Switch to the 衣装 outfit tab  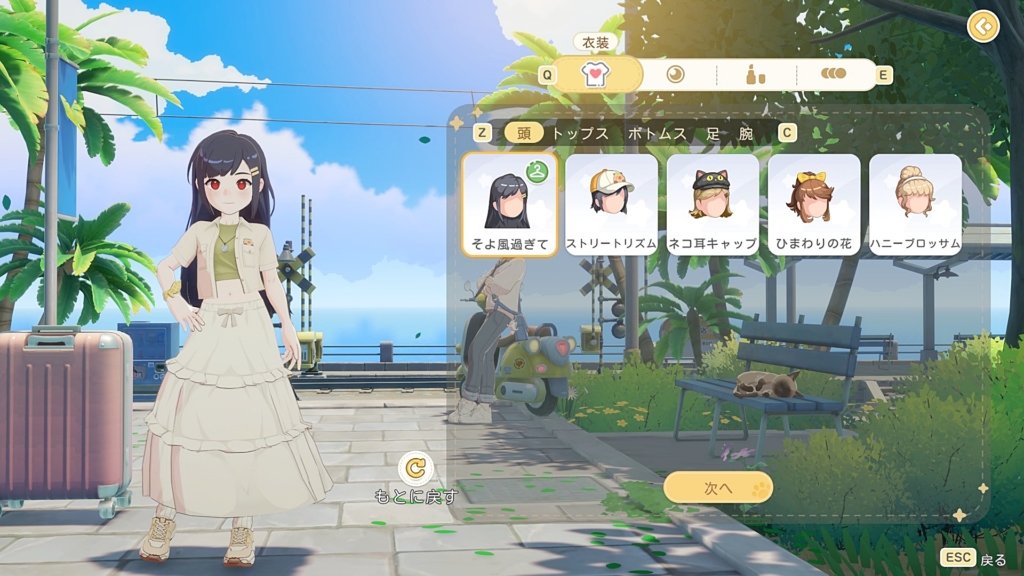click(x=597, y=75)
